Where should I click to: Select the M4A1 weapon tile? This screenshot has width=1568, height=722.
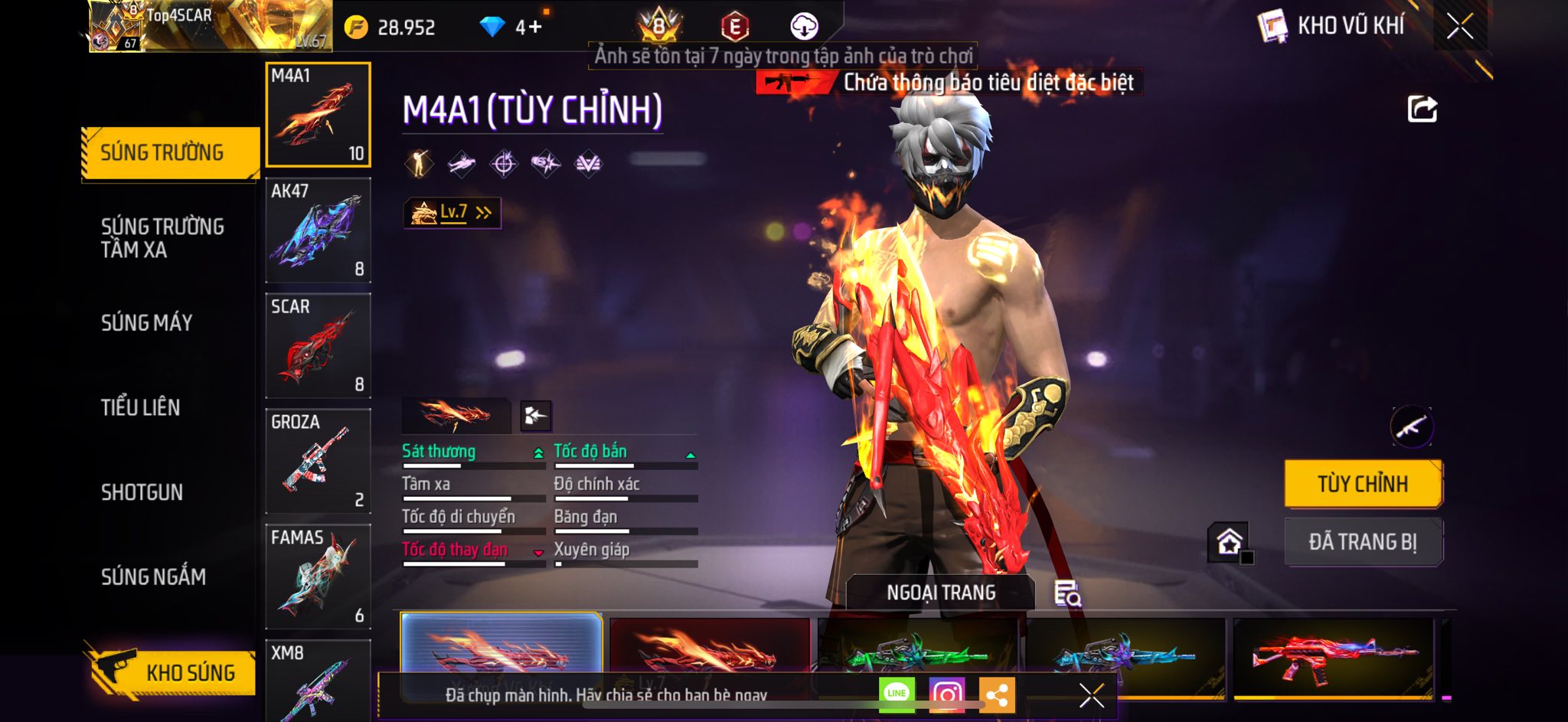point(318,115)
